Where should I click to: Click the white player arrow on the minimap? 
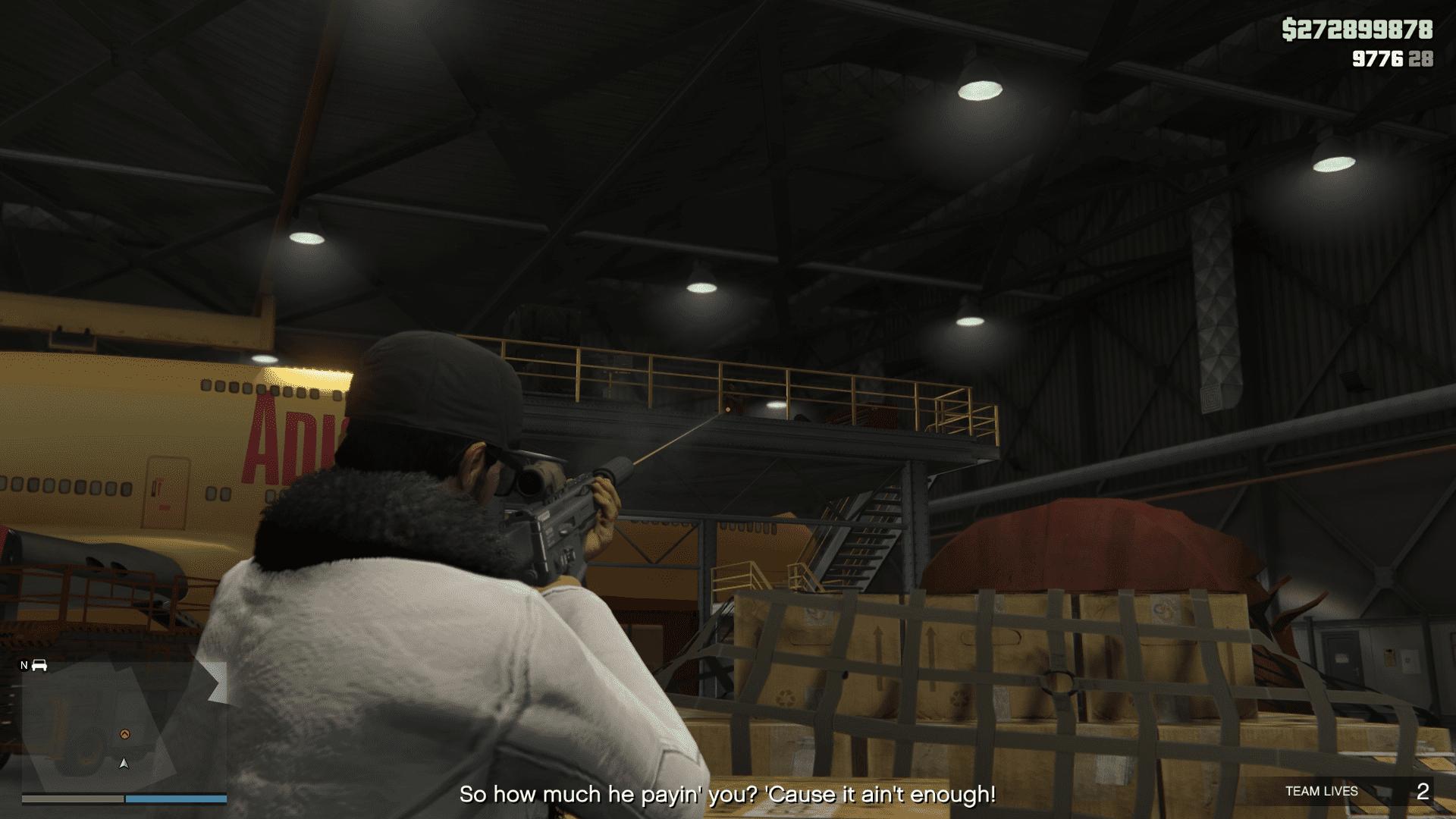(124, 764)
